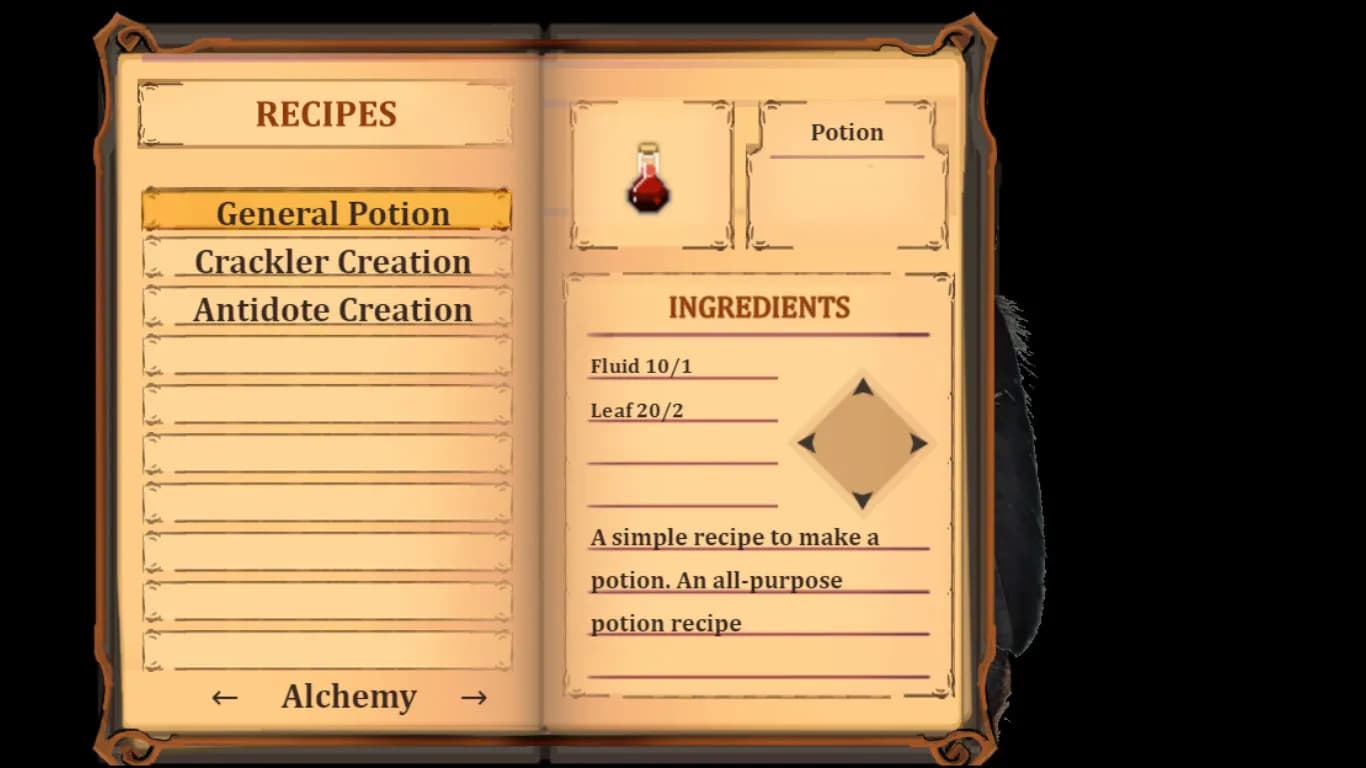Click the left arrow next to Alchemy
Viewport: 1366px width, 768px height.
click(222, 696)
